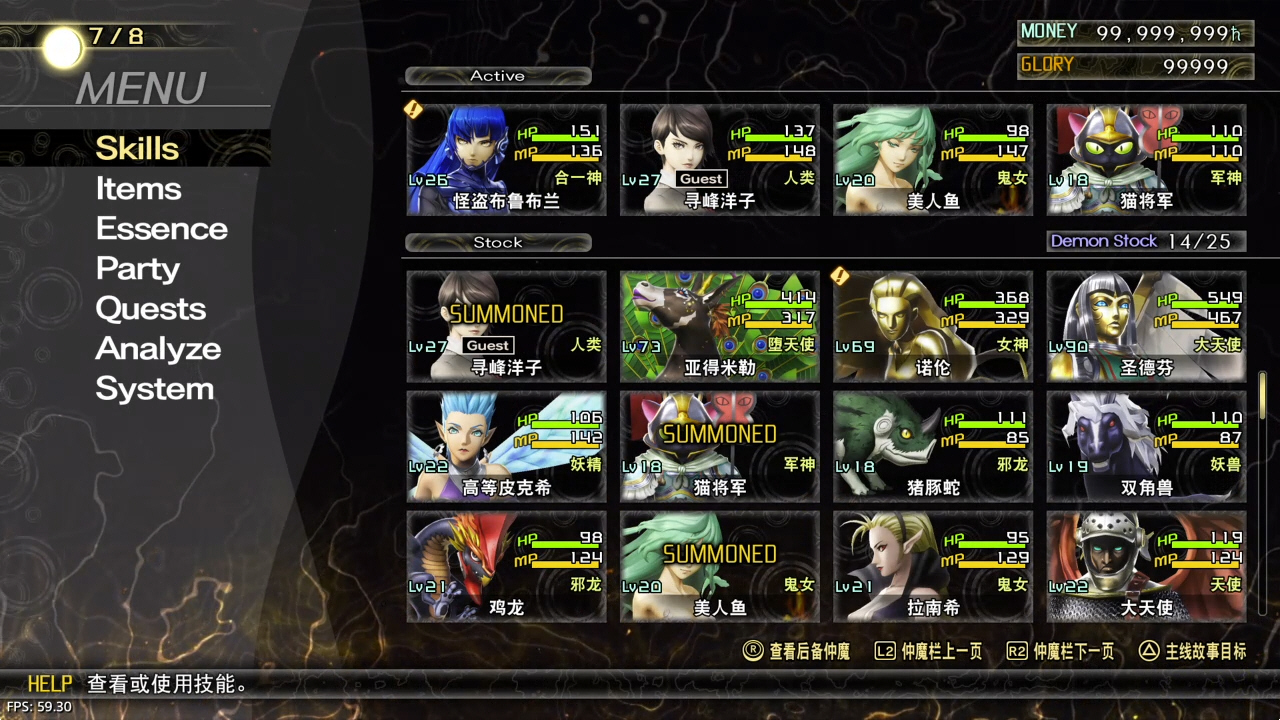Screen dimensions: 1280x720
Task: Select the 双角兽 demon card
Action: pyautogui.click(x=1146, y=447)
